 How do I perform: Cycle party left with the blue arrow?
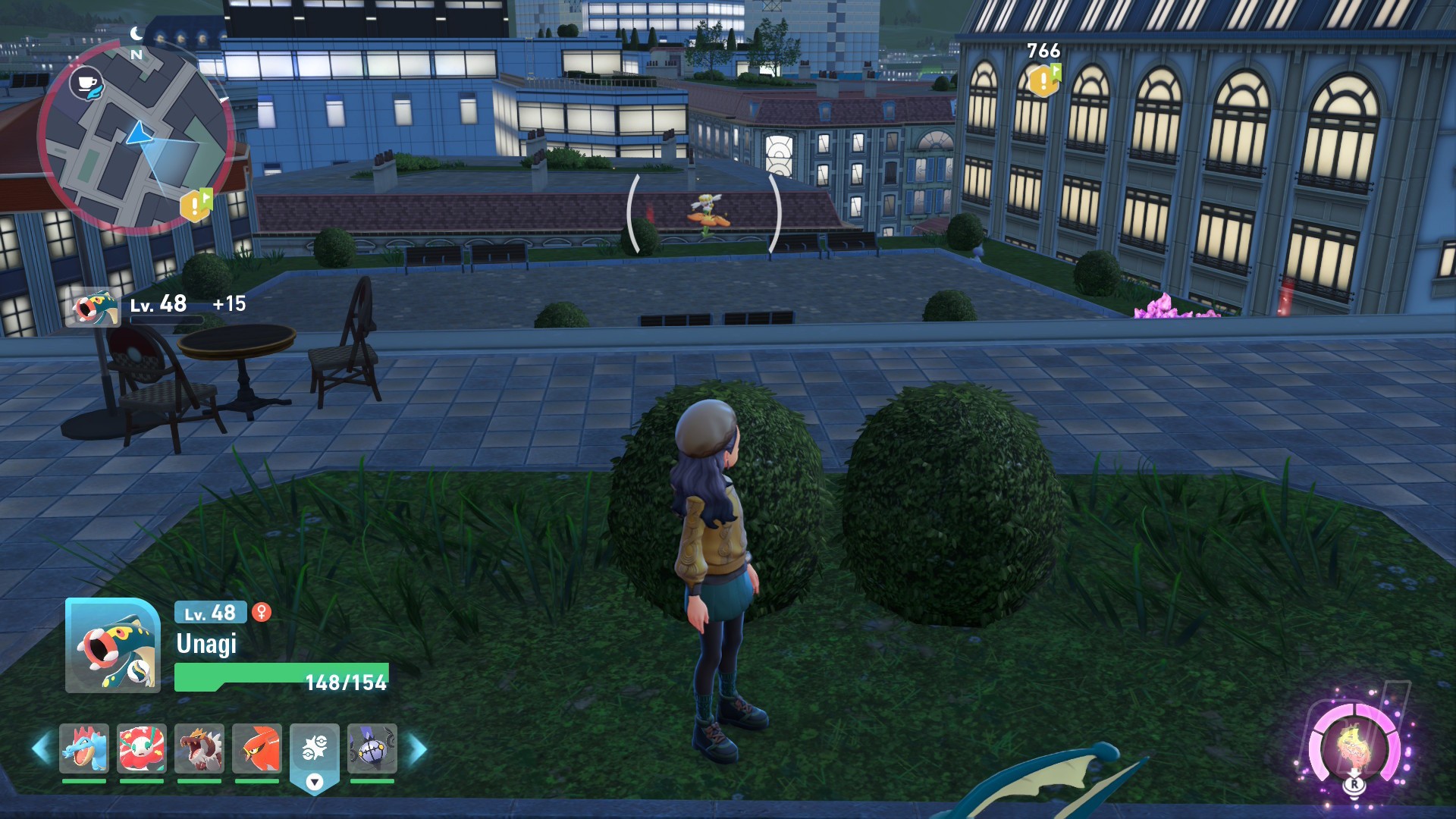click(41, 748)
